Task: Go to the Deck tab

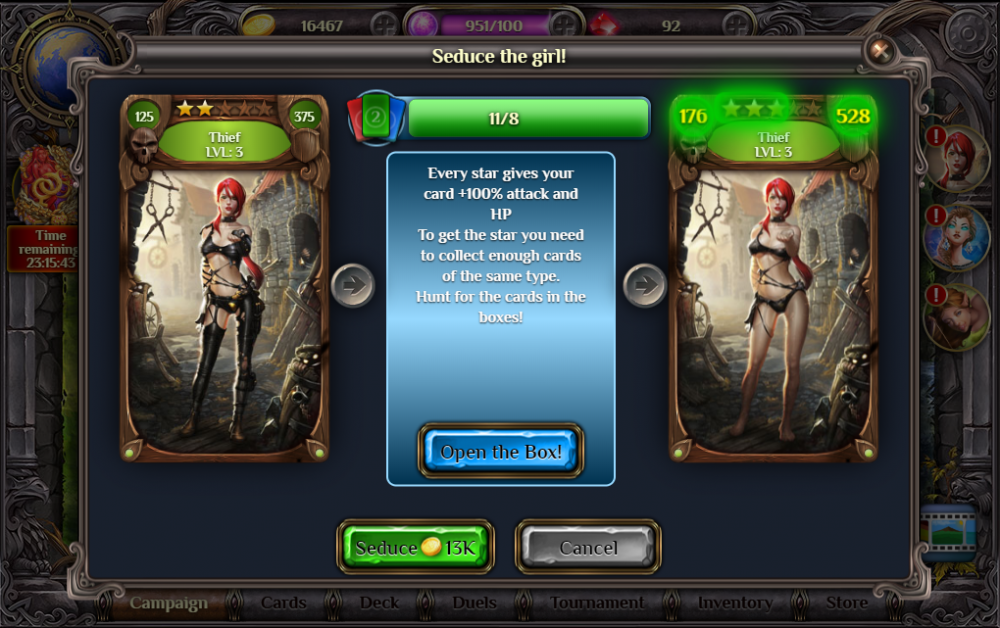Action: pos(379,603)
